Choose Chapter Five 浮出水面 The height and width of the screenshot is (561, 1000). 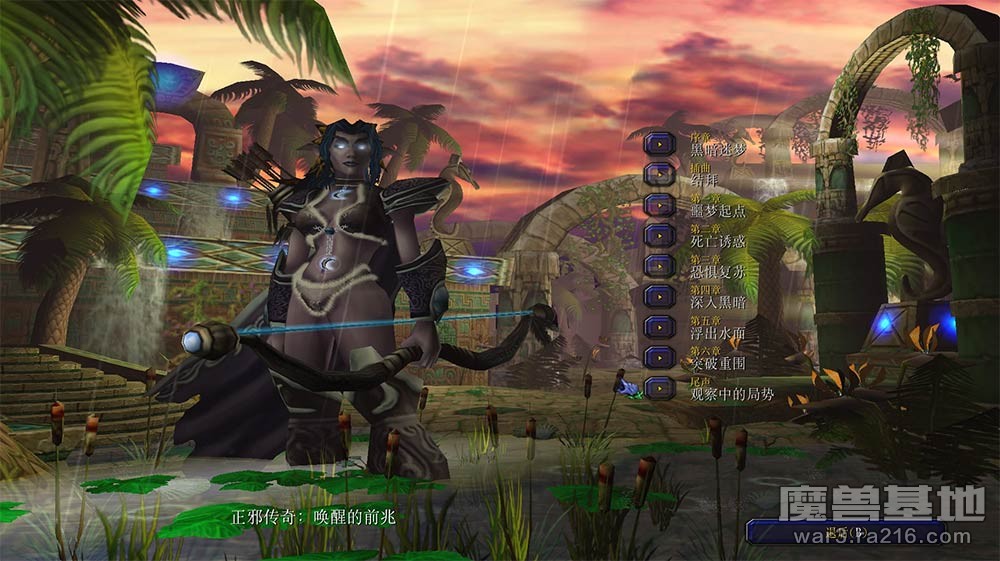pos(660,327)
